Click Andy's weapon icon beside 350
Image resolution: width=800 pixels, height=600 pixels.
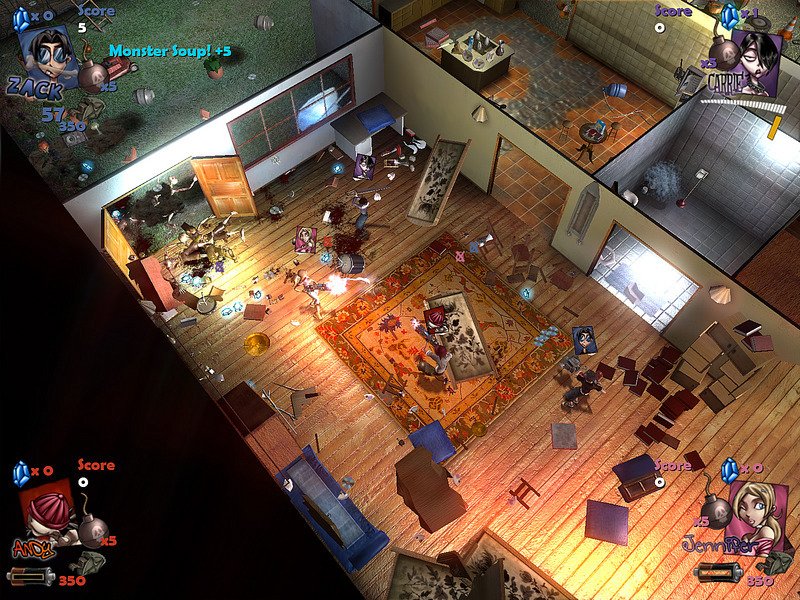28,577
